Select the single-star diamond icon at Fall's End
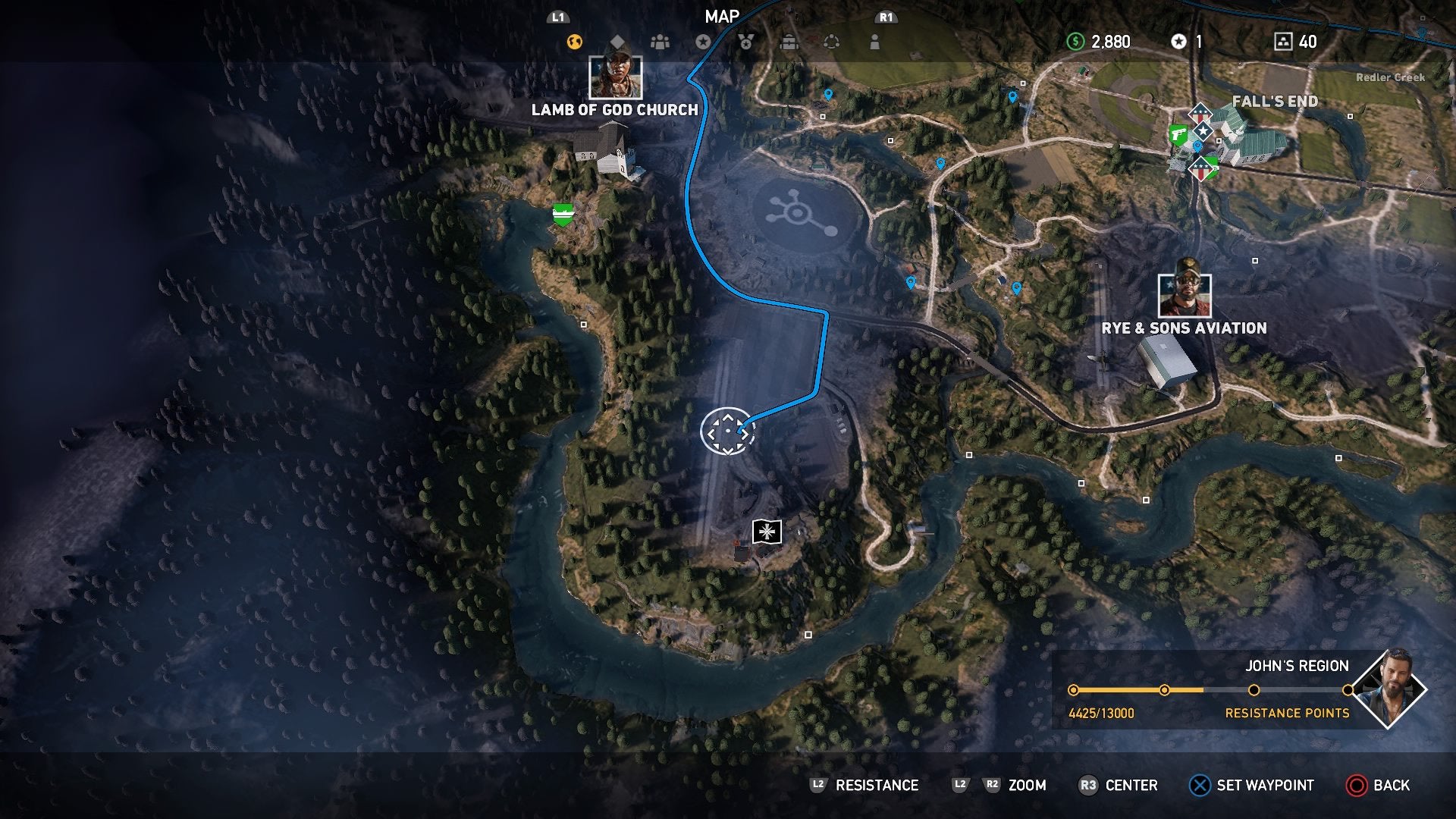1456x819 pixels. [1203, 132]
